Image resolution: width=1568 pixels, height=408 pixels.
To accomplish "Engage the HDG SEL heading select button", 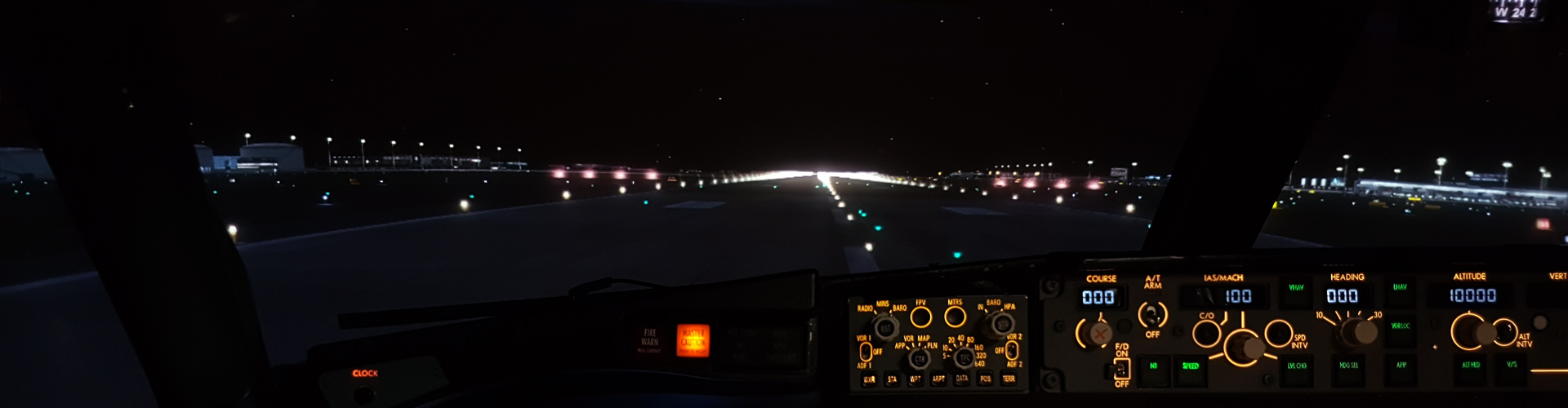I will [x=1348, y=366].
